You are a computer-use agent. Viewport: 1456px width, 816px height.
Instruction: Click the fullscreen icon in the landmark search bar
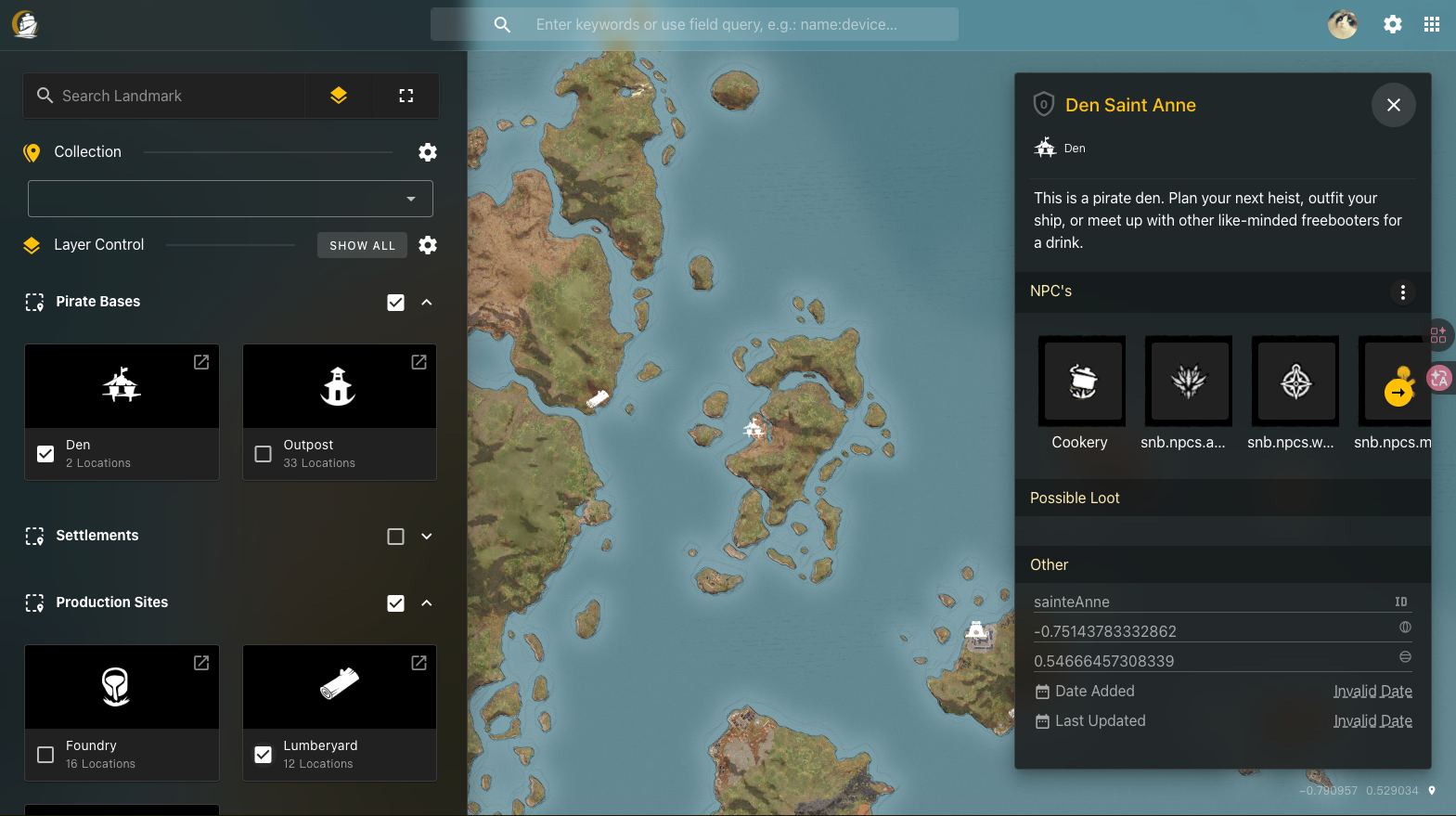tap(406, 95)
